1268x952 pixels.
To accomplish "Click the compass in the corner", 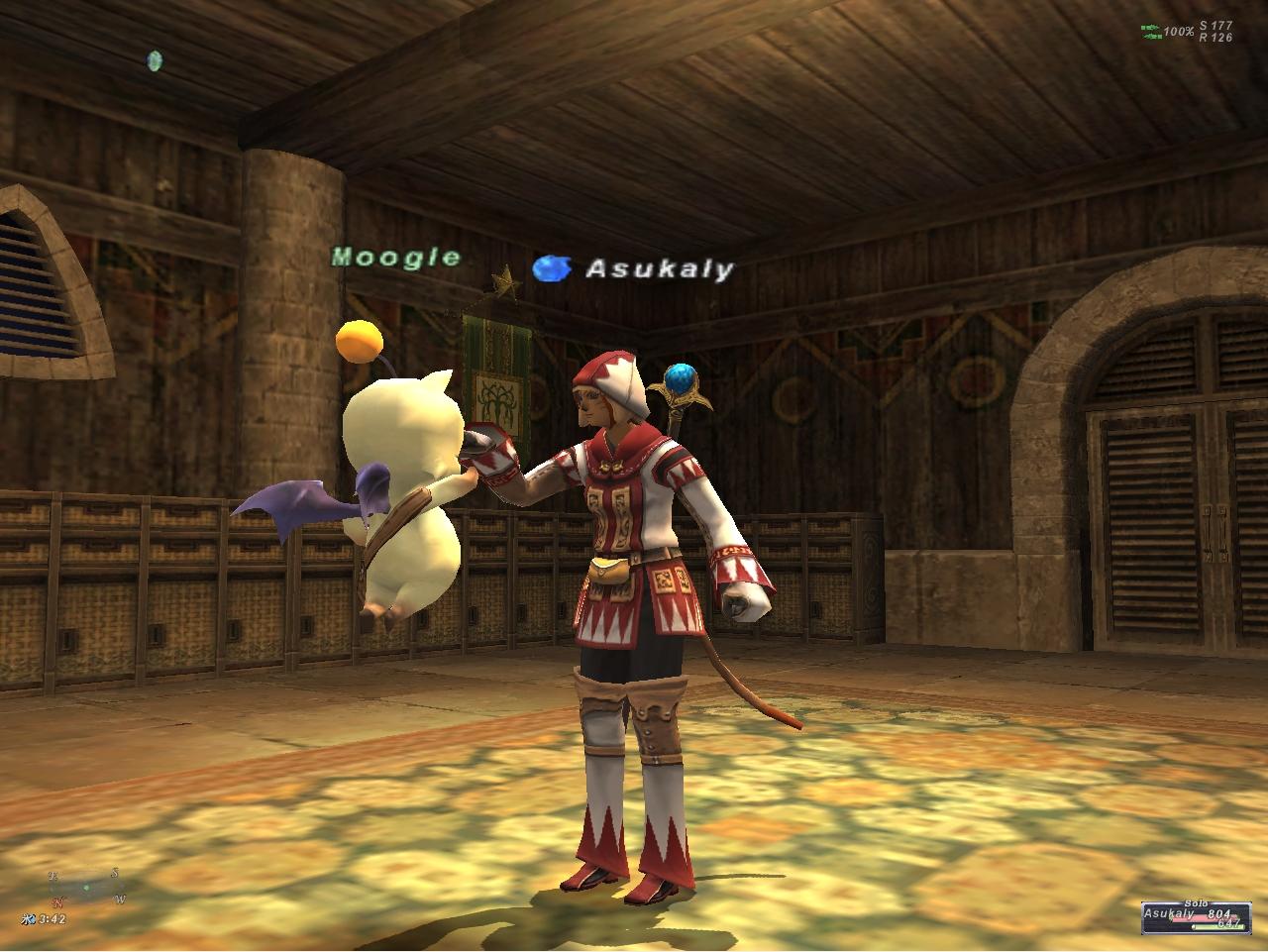I will point(86,888).
